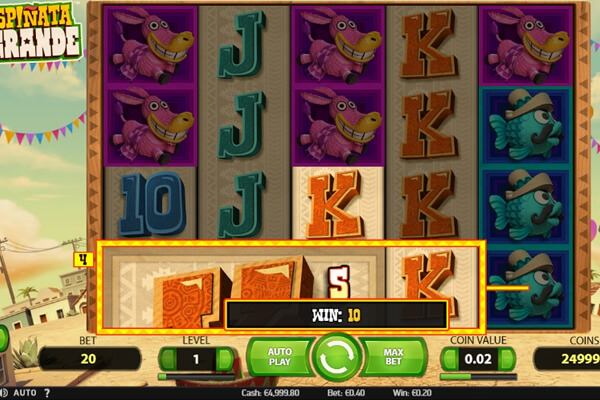The height and width of the screenshot is (400, 600).
Task: Toggle the AUTO option in the bottom bar
Action: [x=26, y=393]
